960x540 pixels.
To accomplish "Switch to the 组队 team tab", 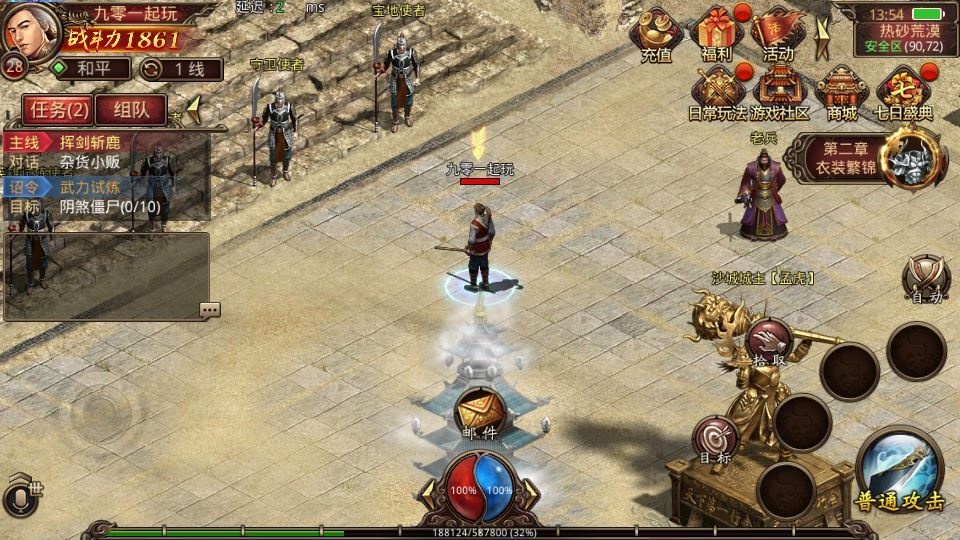I will 130,110.
